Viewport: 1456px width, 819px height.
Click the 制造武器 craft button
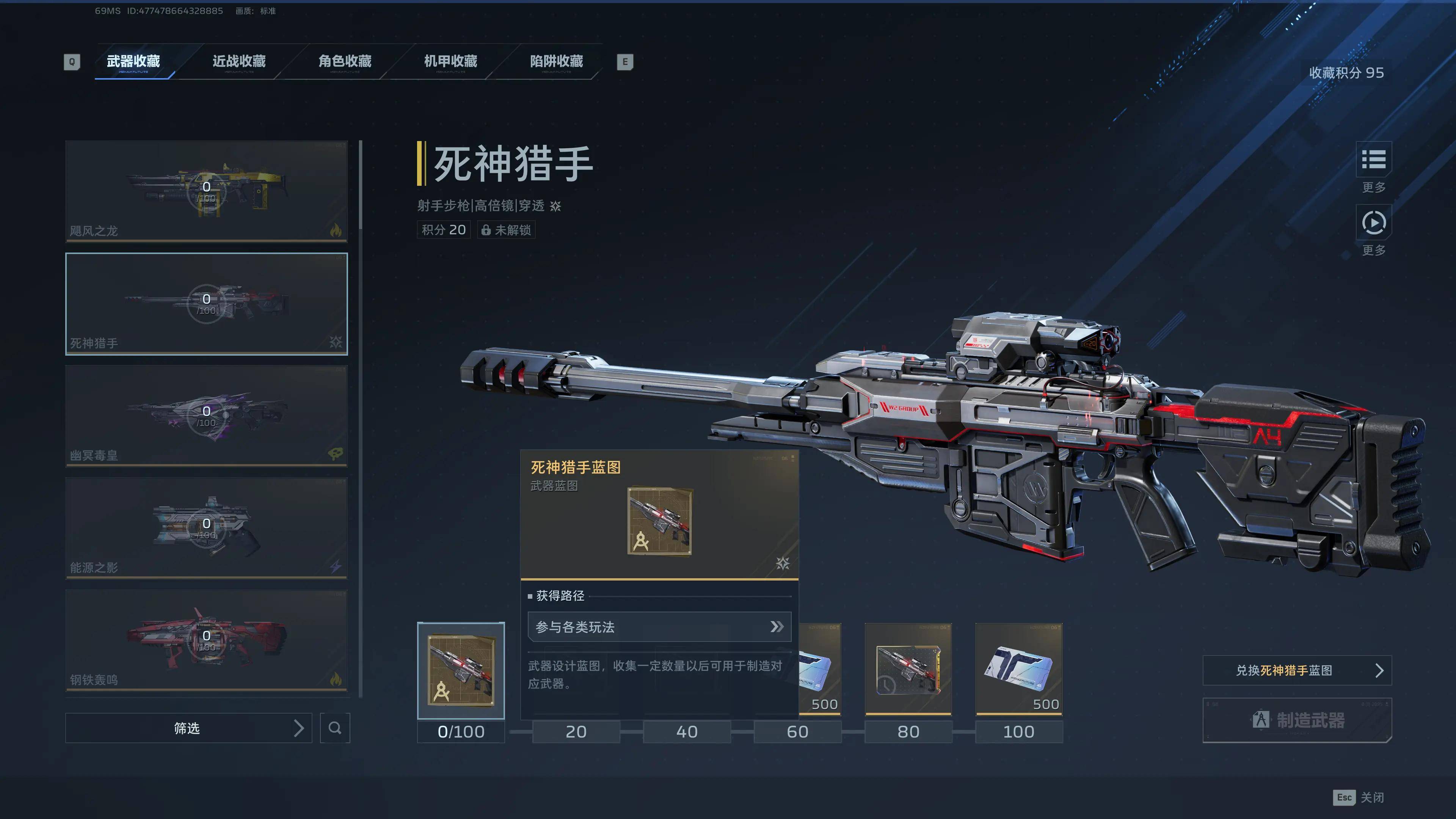coord(1297,720)
